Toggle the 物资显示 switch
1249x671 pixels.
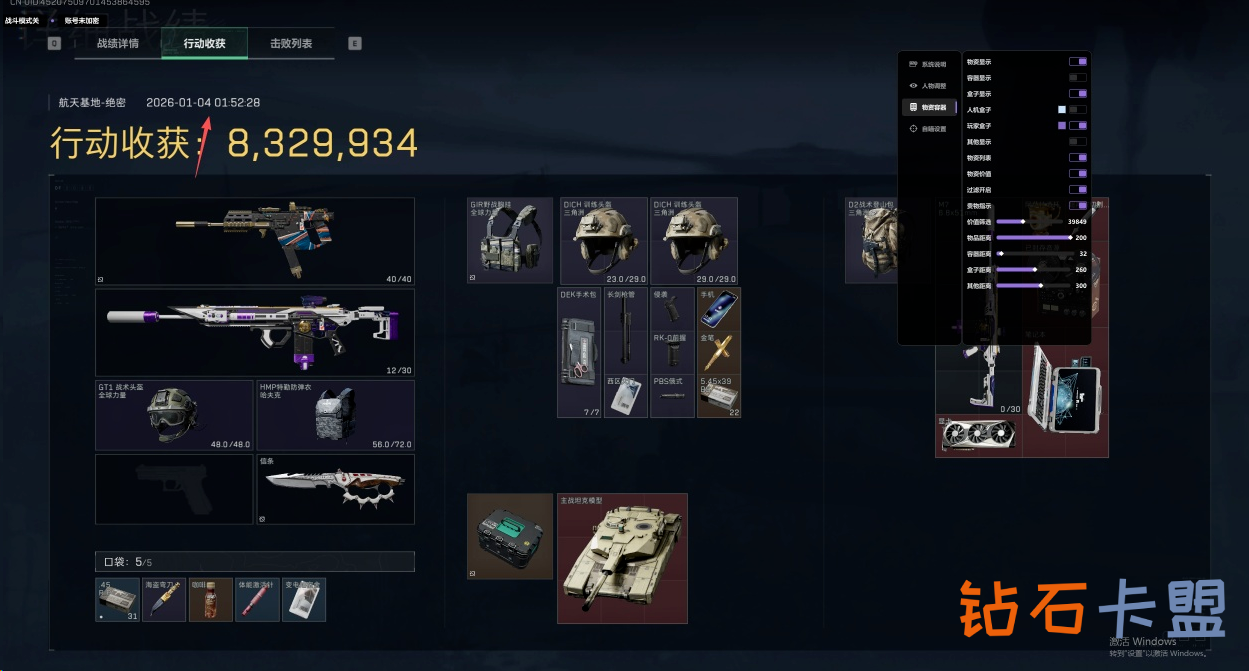pyautogui.click(x=1077, y=62)
